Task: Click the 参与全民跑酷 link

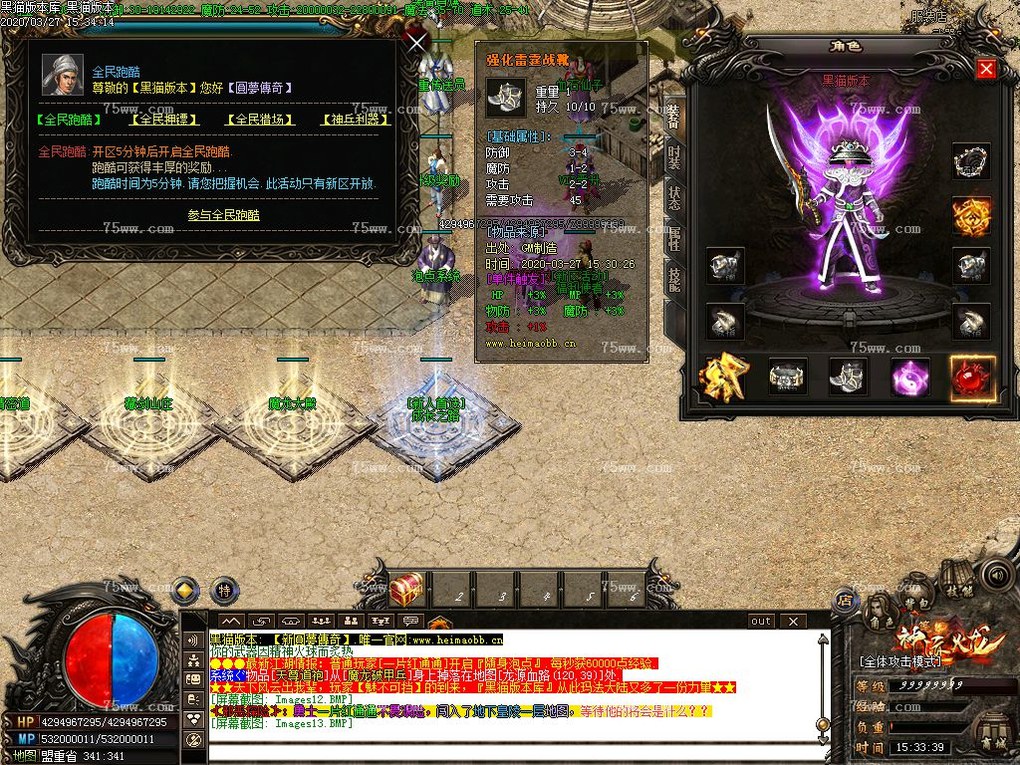Action: click(223, 215)
